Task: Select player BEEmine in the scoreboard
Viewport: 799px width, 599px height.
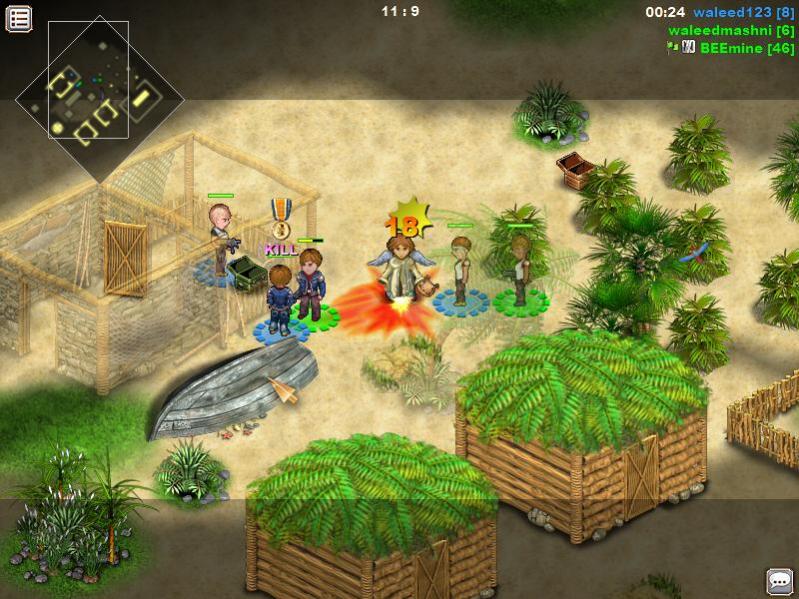Action: (x=746, y=48)
